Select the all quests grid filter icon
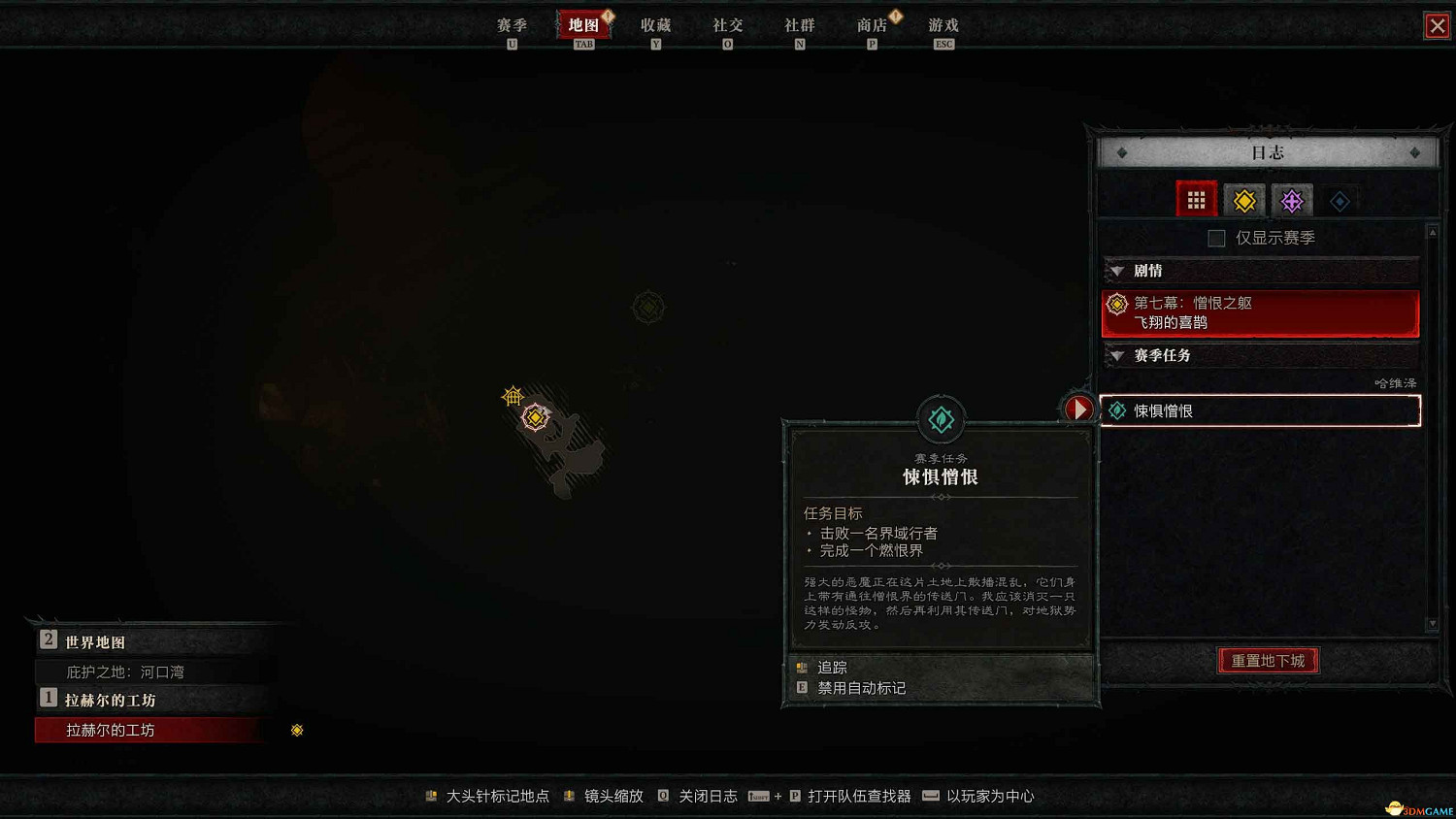The width and height of the screenshot is (1456, 819). pos(1196,199)
